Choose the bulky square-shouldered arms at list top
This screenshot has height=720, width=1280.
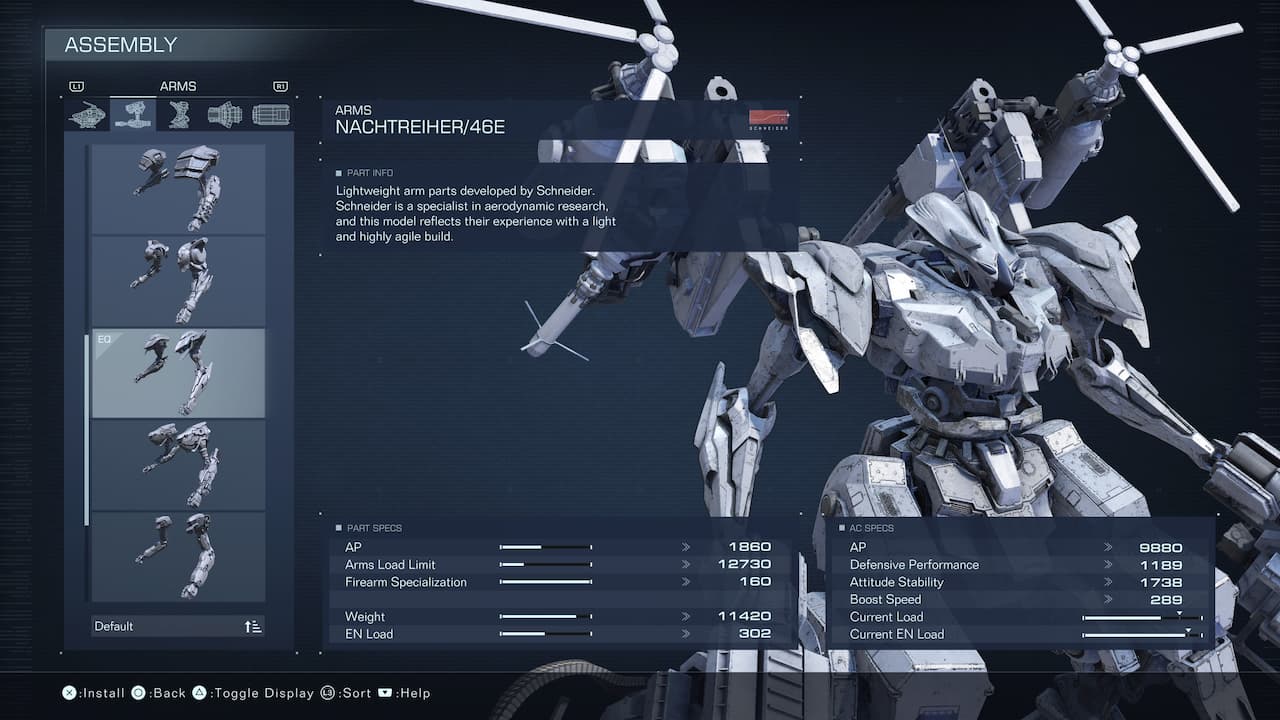click(178, 189)
